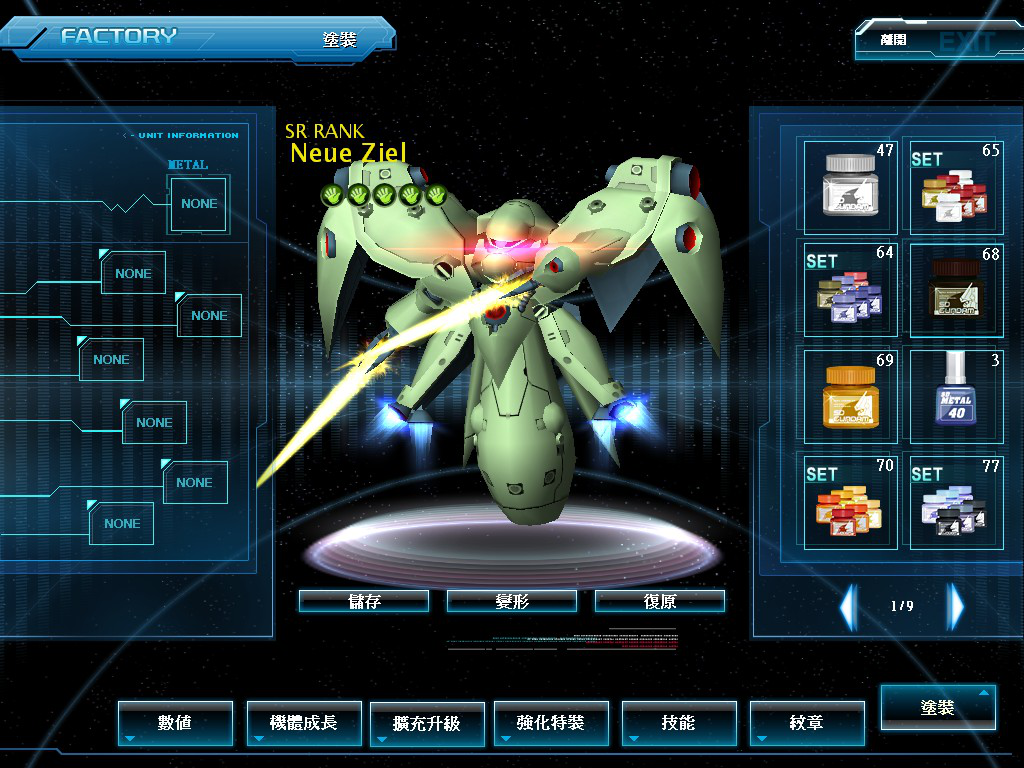The width and height of the screenshot is (1024, 768).
Task: Select the white paint jar numbered 47
Action: pyautogui.click(x=850, y=186)
